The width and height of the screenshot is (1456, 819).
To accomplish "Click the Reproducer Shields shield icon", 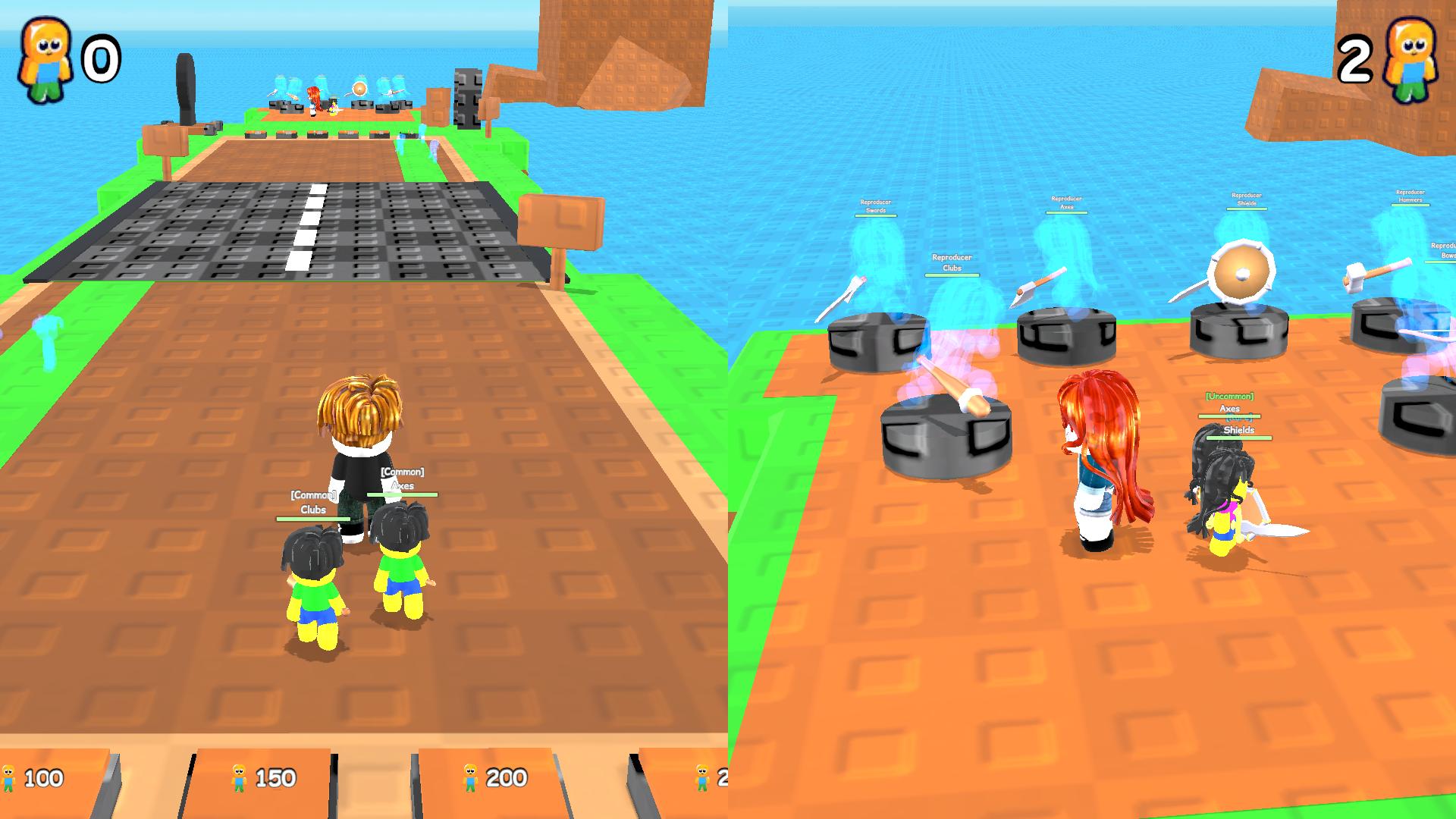I will click(x=1241, y=271).
